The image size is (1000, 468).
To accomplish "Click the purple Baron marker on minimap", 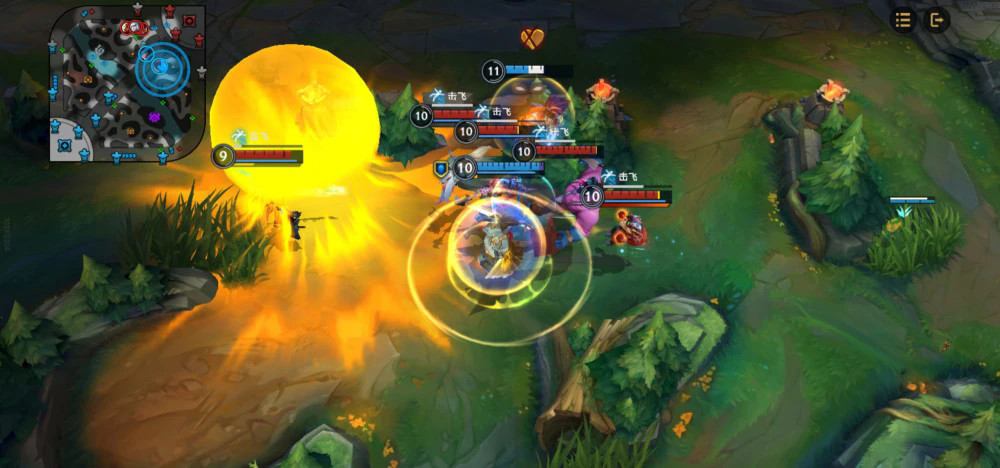I will coord(155,117).
